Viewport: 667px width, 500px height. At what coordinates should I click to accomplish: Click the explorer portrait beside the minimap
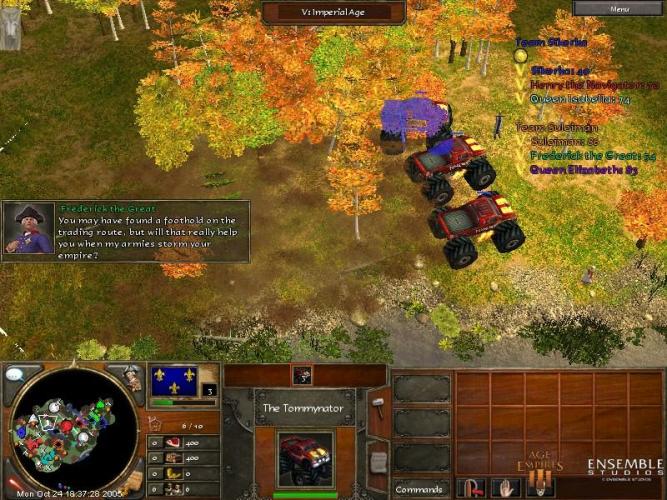pos(131,378)
